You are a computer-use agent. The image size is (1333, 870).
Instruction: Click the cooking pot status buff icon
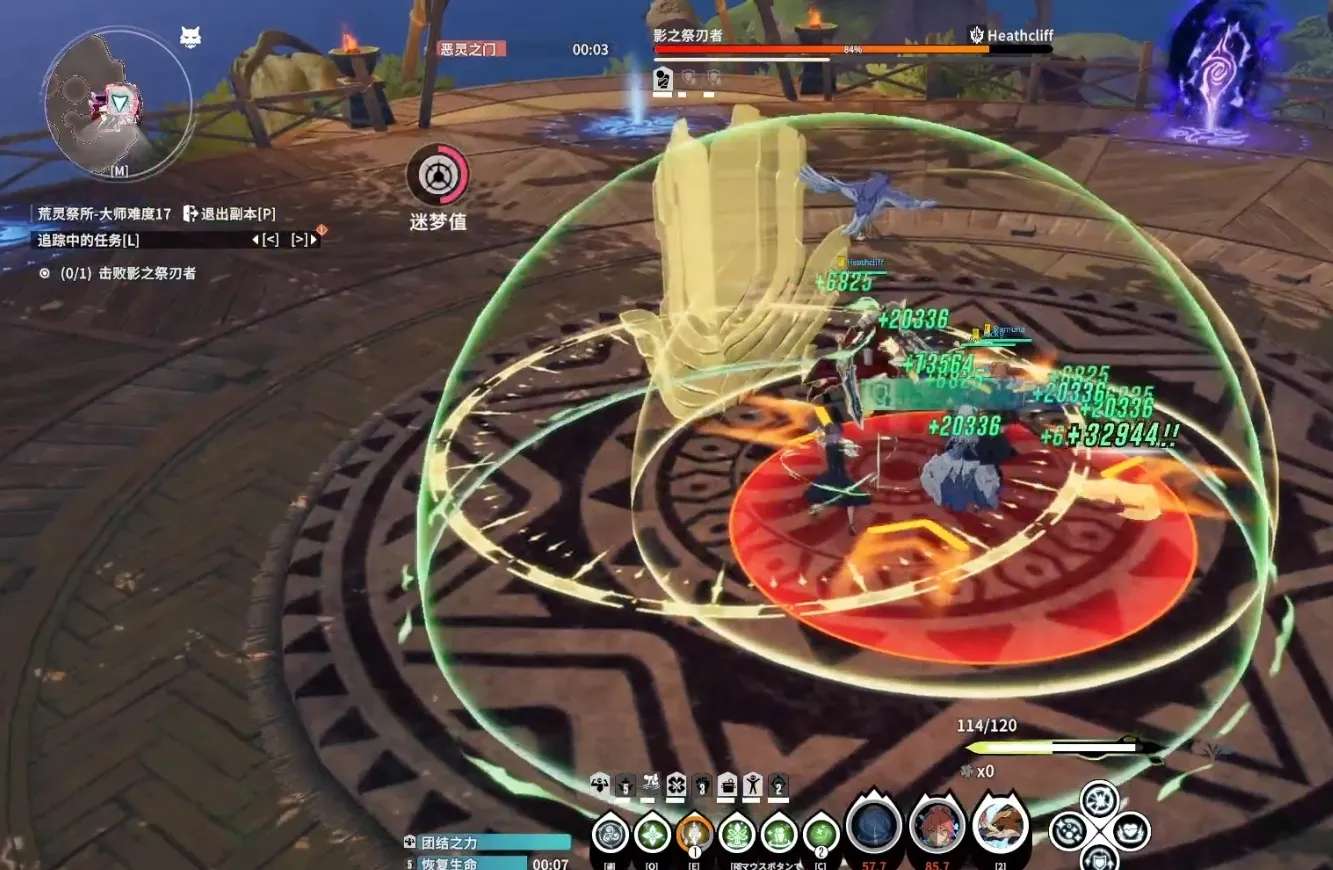click(727, 784)
